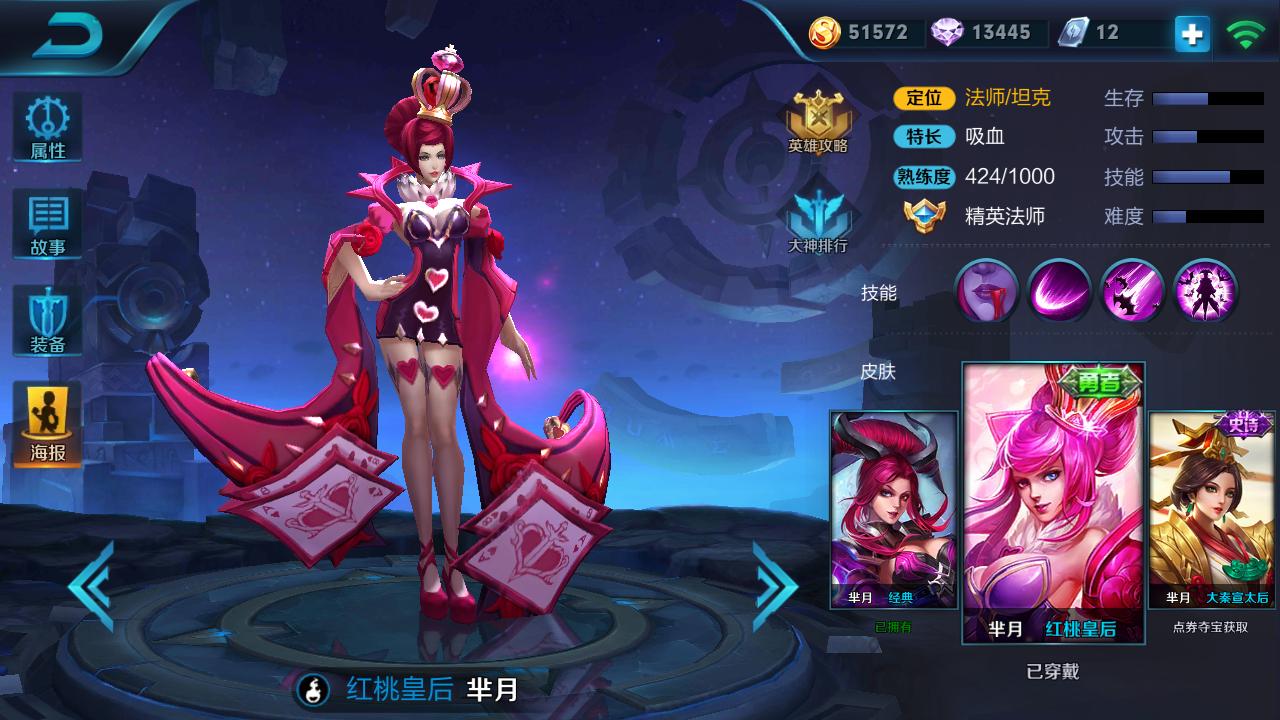The width and height of the screenshot is (1280, 720).
Task: Select the purple crescent slash skill icon
Action: (x=1059, y=292)
